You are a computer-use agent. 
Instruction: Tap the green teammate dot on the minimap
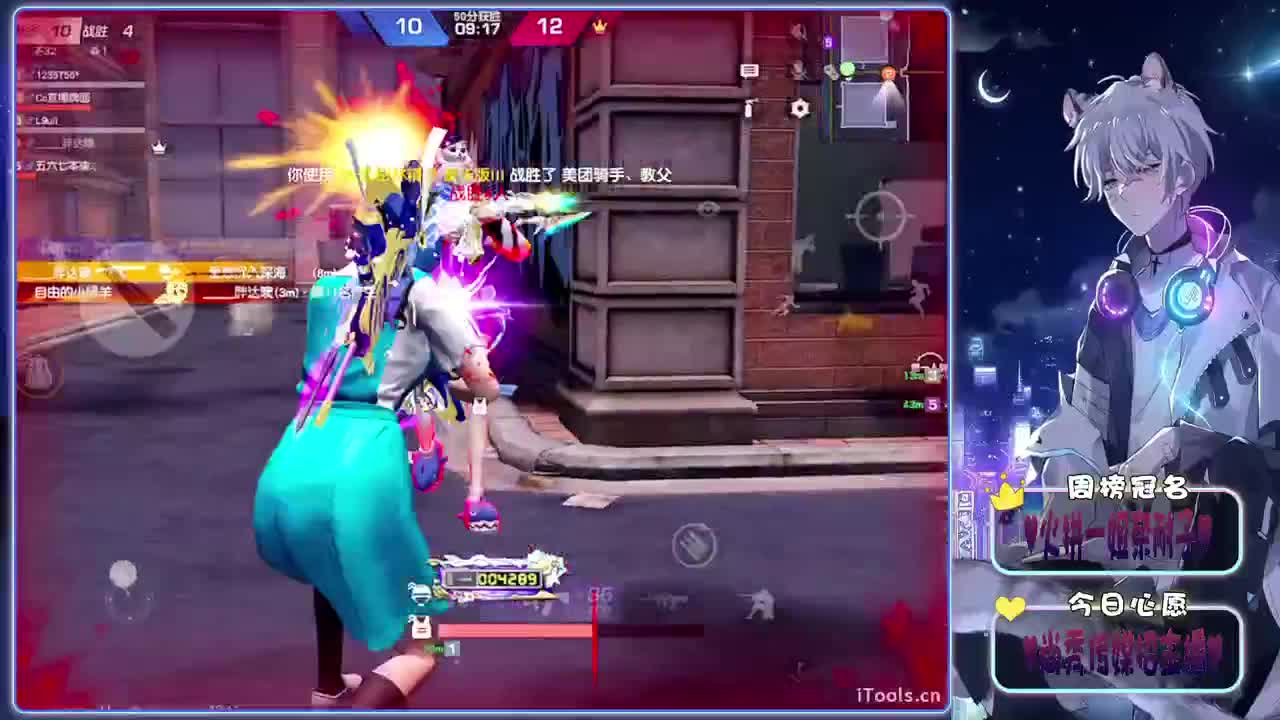[847, 70]
